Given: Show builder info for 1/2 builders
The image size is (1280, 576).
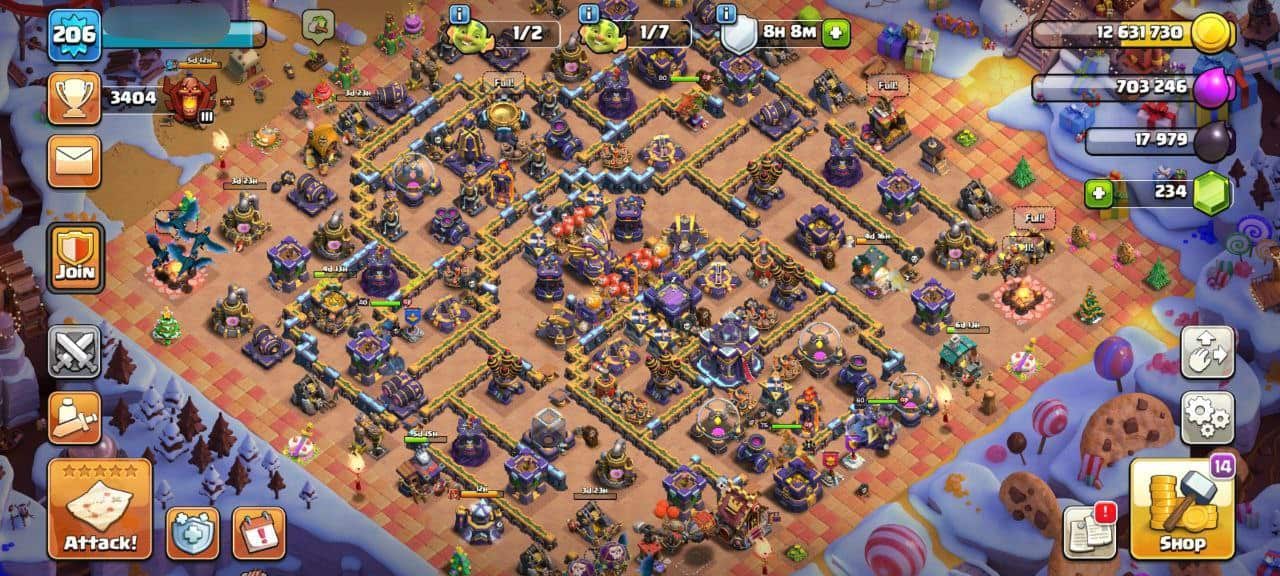Looking at the screenshot, I should click(x=459, y=14).
